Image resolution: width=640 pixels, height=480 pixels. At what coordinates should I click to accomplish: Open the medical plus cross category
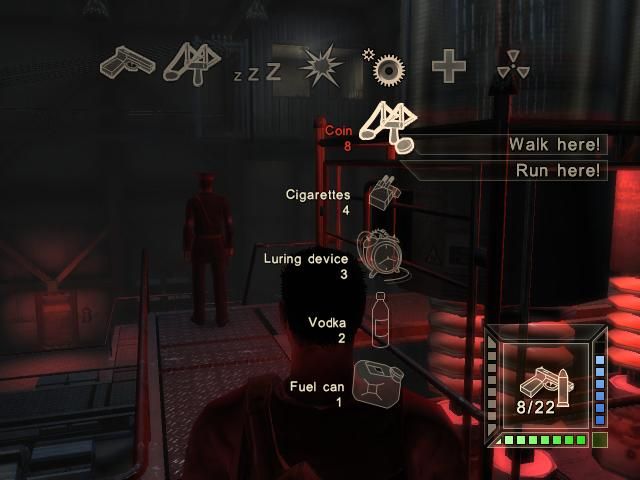448,67
